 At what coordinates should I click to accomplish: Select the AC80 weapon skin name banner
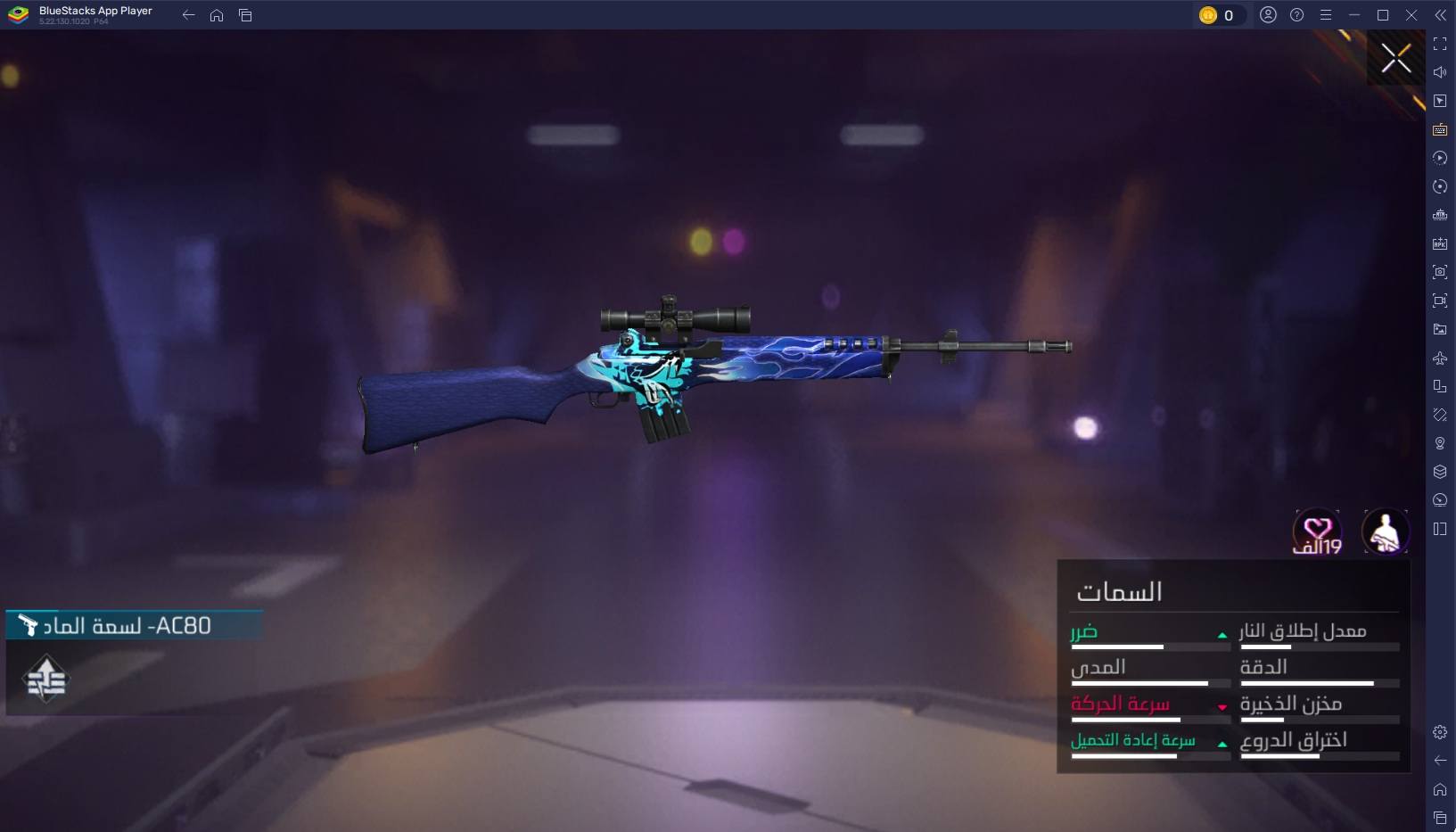pos(134,625)
